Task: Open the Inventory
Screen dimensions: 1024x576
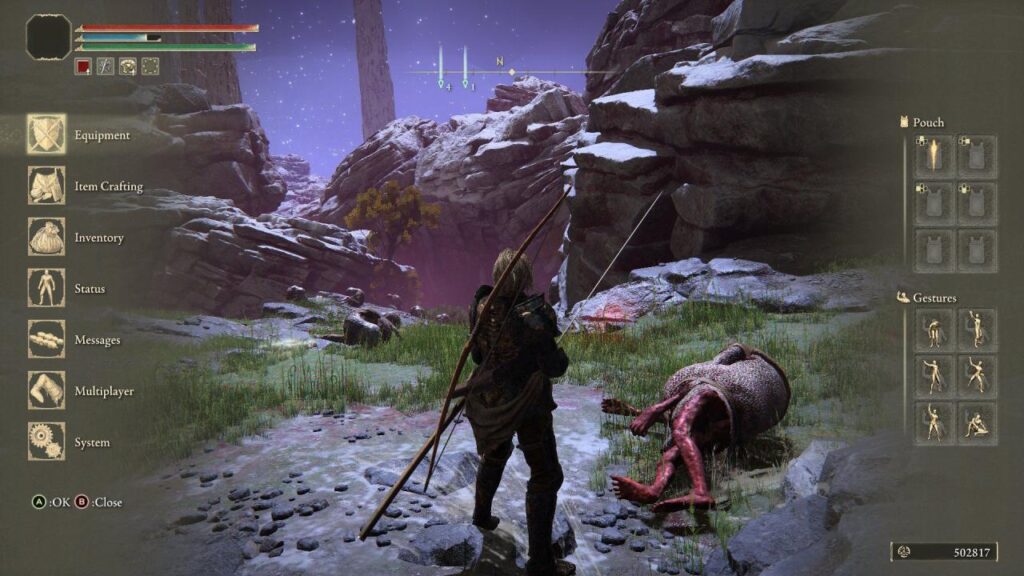Action: (x=47, y=238)
